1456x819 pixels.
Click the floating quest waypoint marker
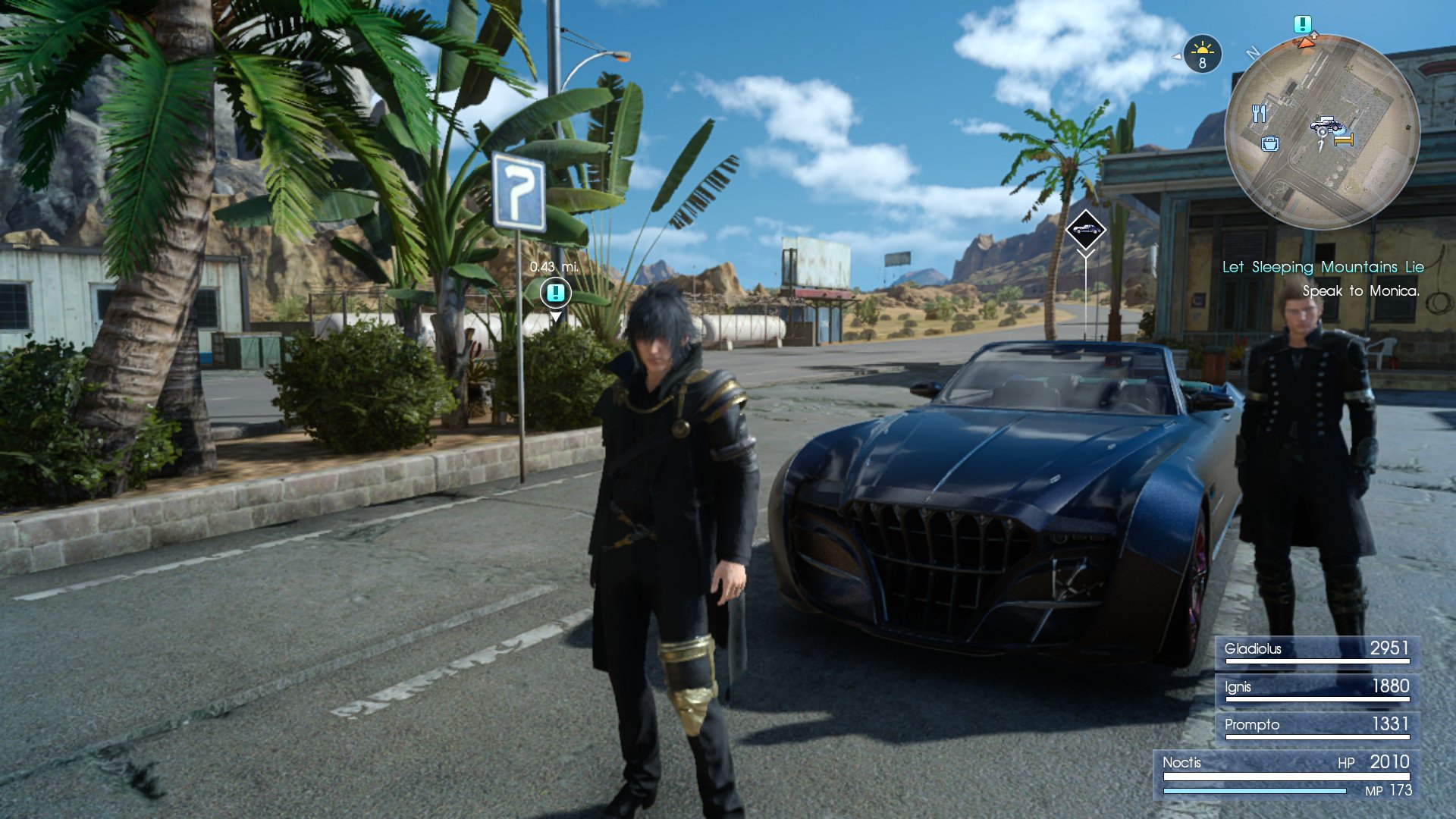tap(555, 292)
